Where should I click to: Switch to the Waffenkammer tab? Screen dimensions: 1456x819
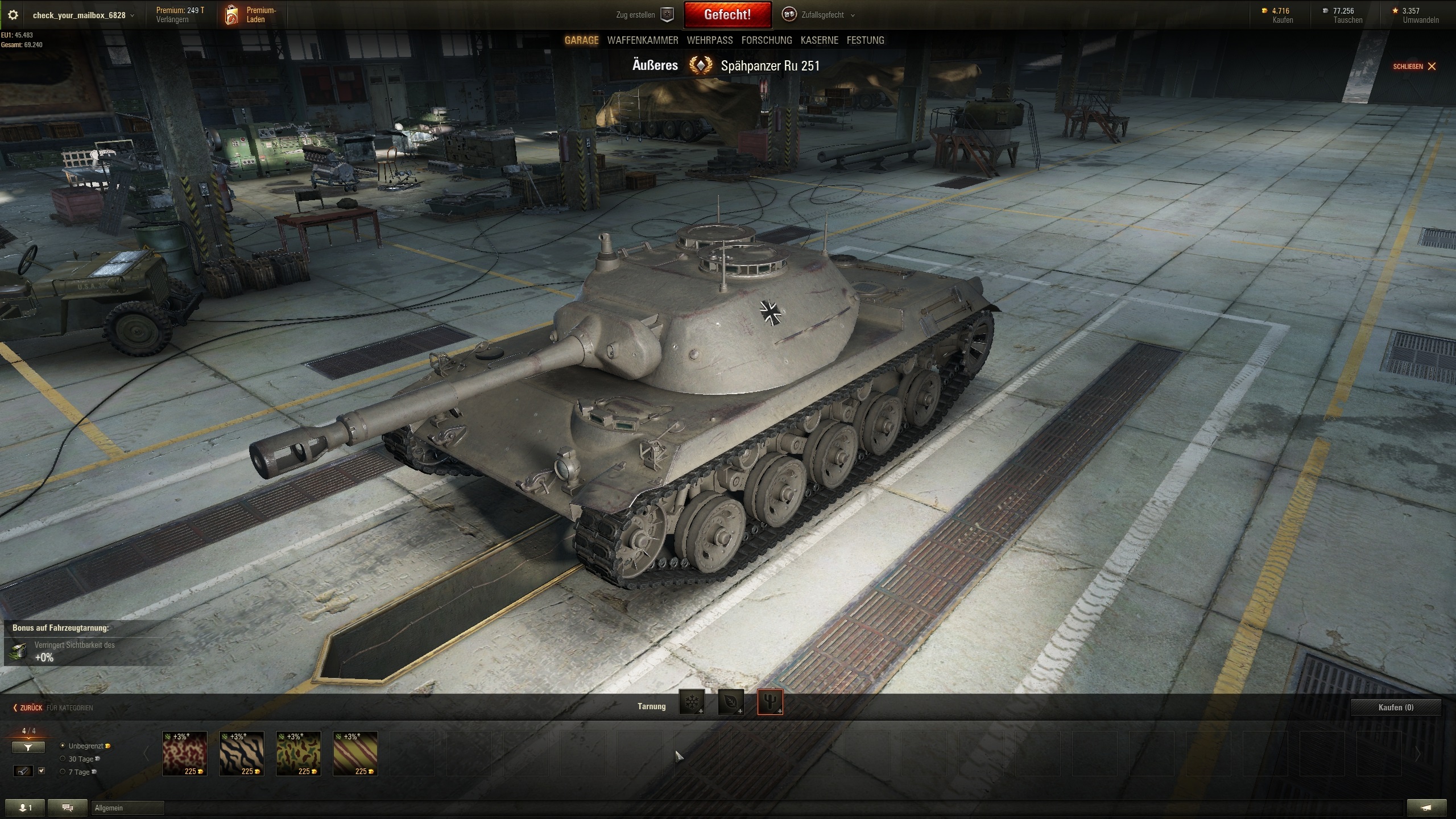tap(643, 40)
